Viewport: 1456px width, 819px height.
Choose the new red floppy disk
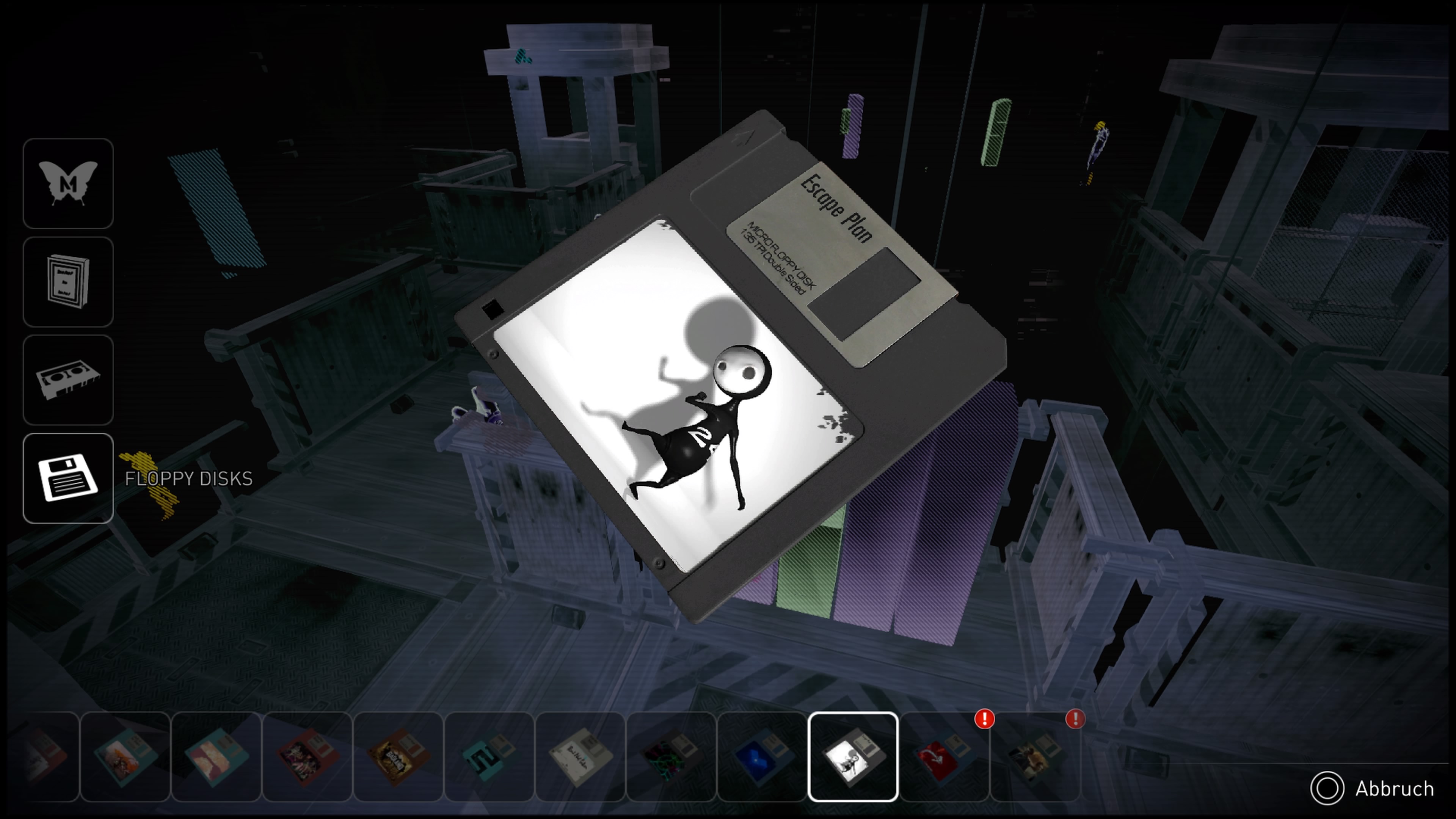tap(944, 757)
